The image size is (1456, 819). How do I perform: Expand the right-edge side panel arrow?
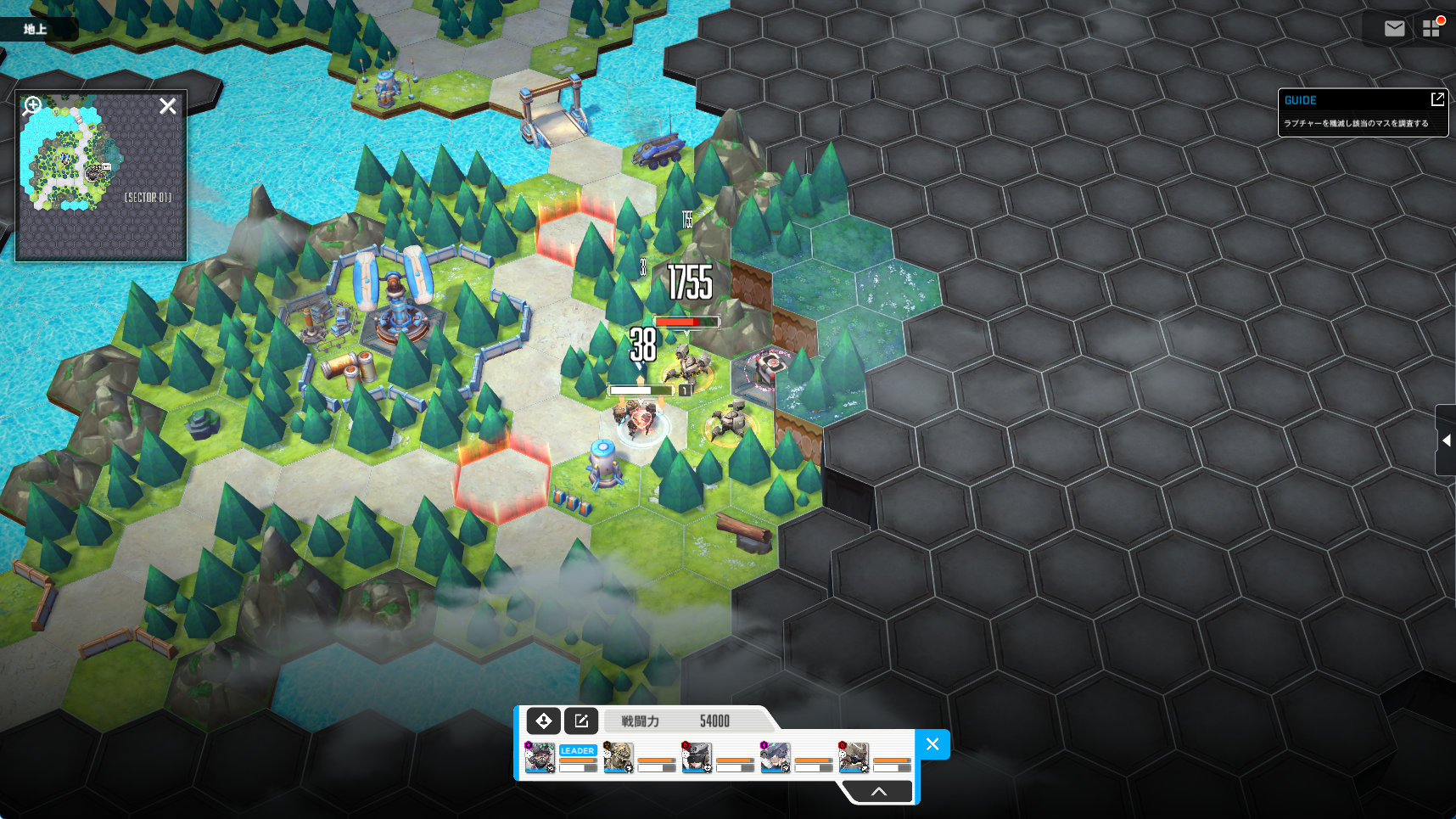pos(1446,440)
